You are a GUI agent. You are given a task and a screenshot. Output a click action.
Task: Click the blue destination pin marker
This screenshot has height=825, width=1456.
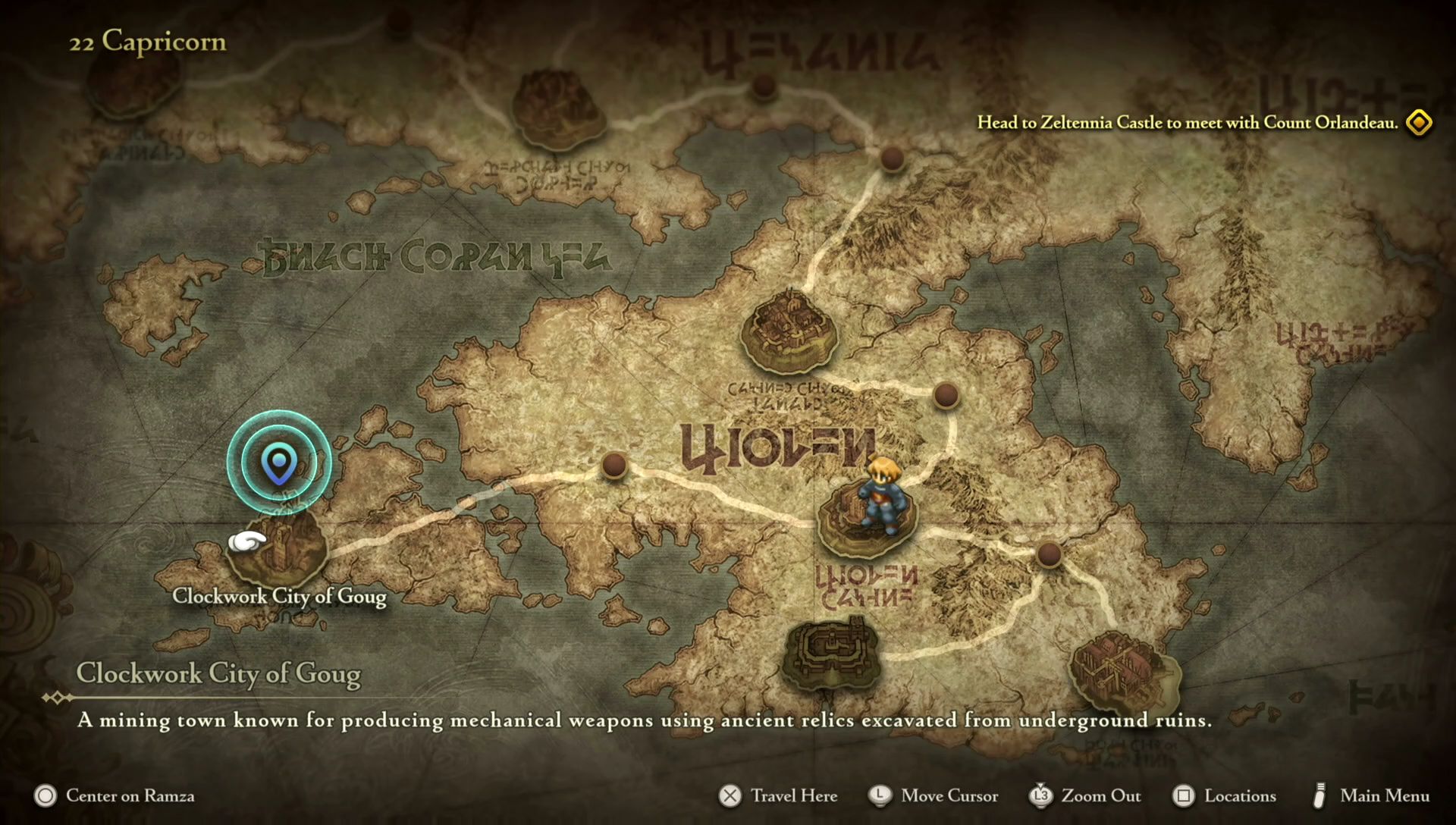pos(279,462)
